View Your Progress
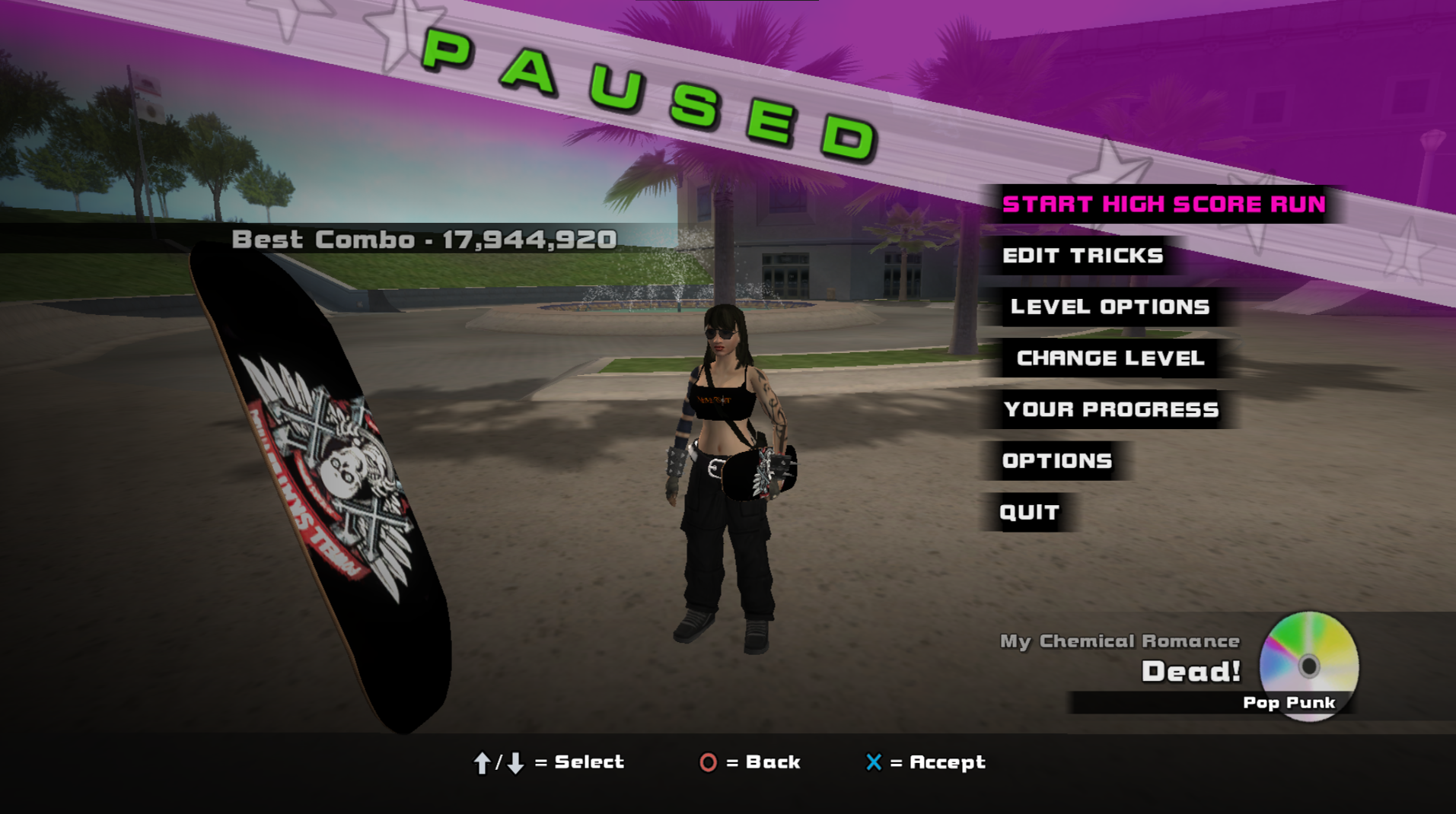 1110,409
